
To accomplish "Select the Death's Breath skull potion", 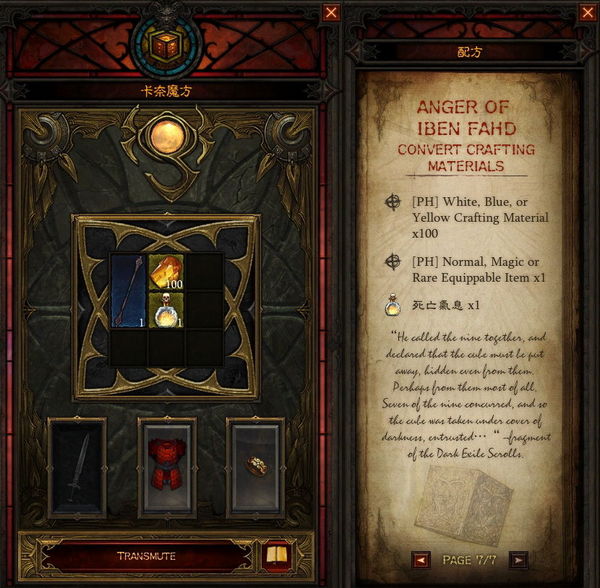I will (x=166, y=309).
